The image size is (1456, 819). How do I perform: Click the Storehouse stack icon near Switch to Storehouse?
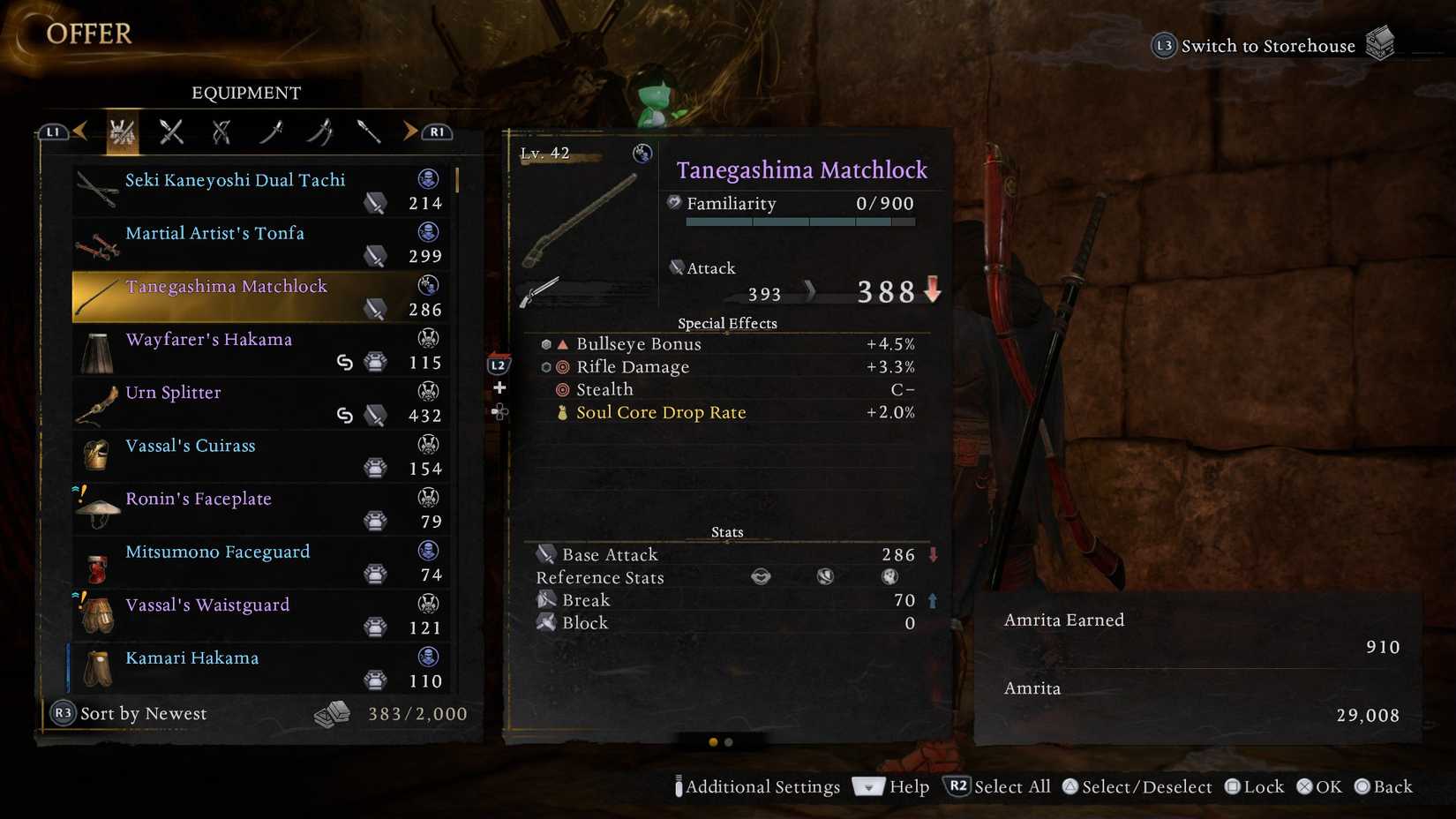tap(1382, 41)
